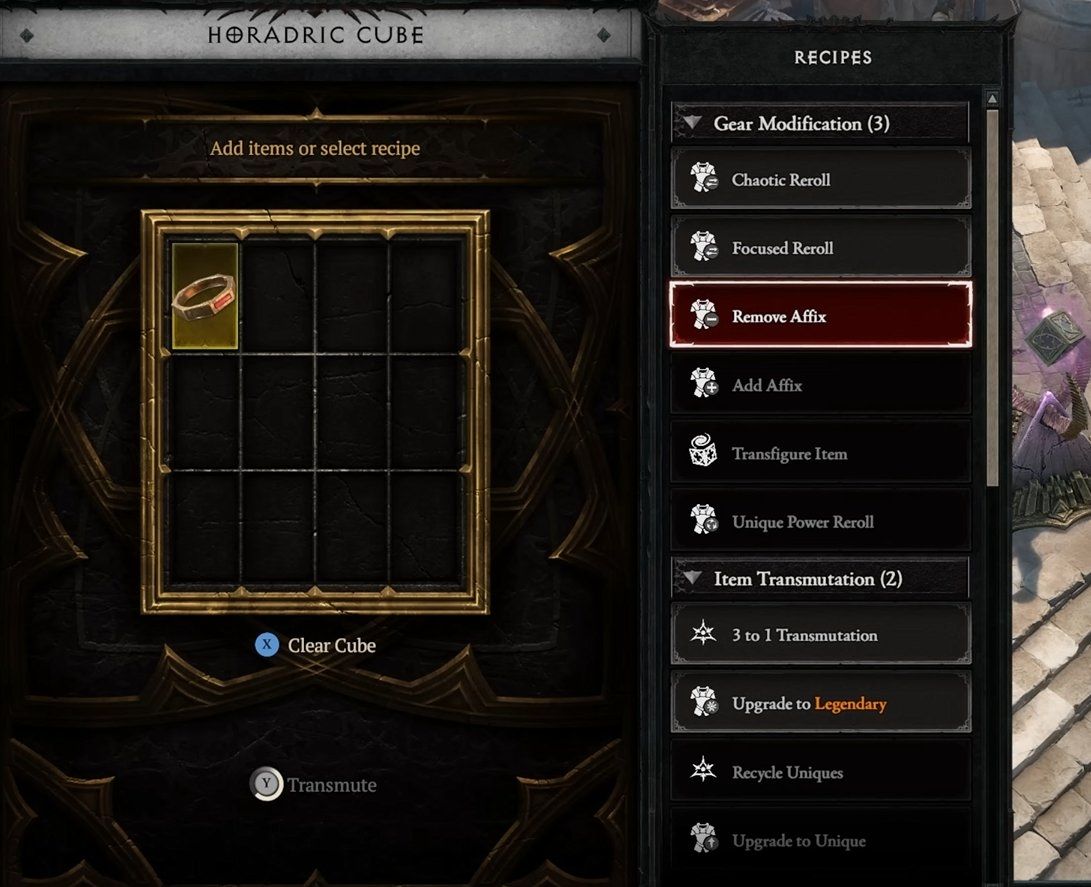This screenshot has height=887, width=1091.
Task: Select the Chaotic Reroll recipe
Action: click(x=820, y=180)
